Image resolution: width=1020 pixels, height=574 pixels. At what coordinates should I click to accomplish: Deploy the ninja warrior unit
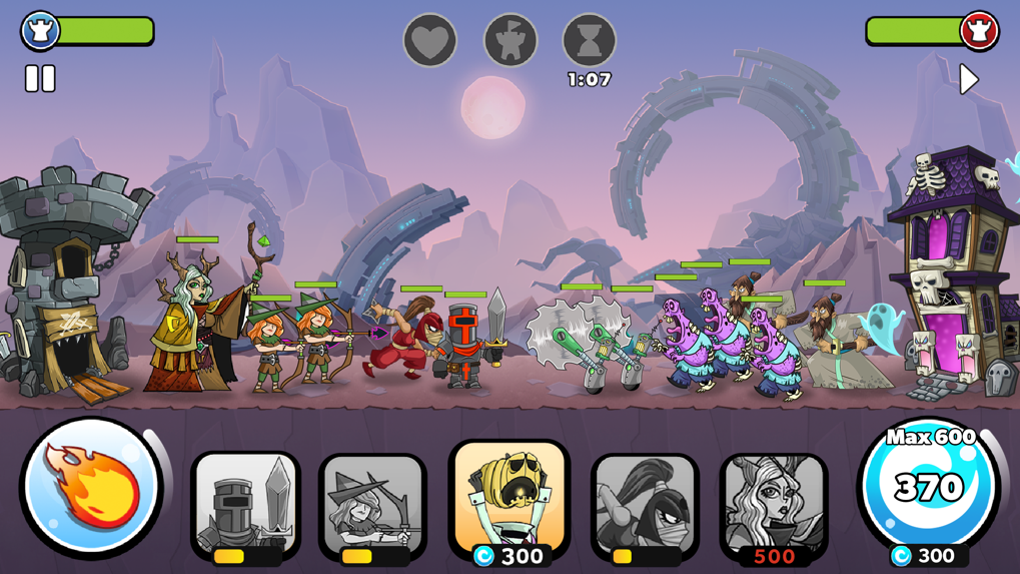(645, 505)
